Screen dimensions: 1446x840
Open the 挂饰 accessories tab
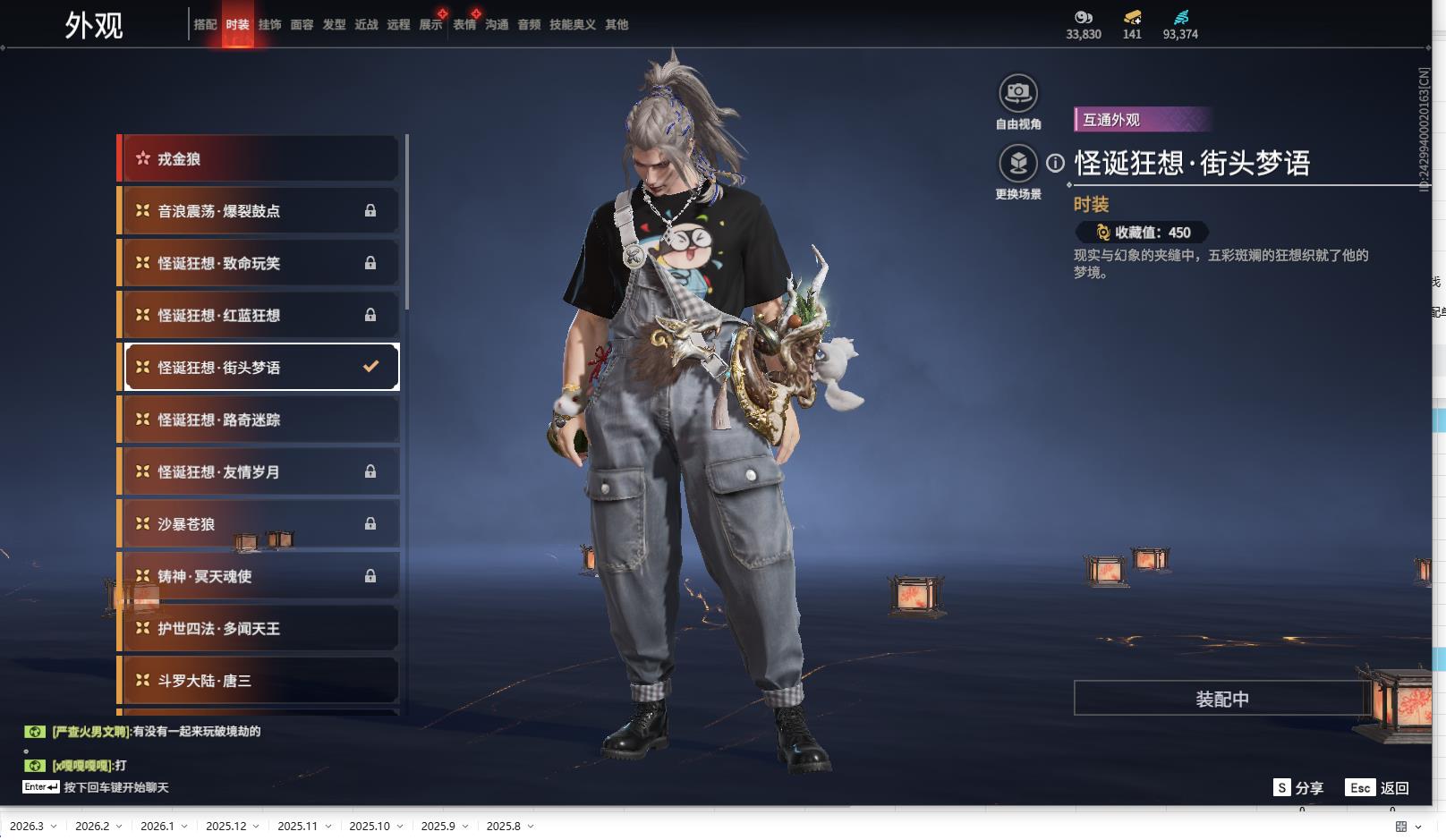pyautogui.click(x=269, y=25)
